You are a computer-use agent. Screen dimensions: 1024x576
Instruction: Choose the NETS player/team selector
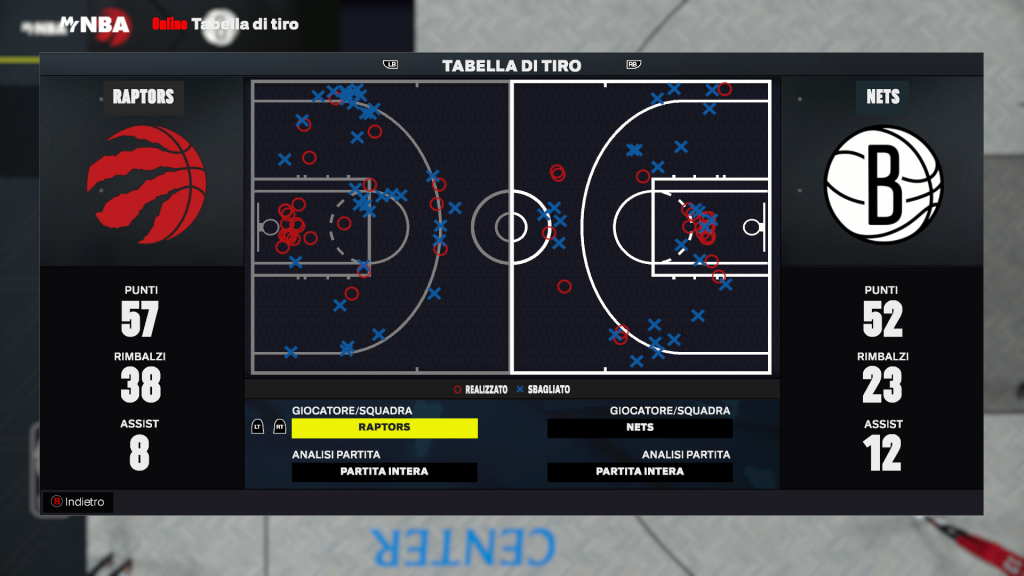point(640,428)
